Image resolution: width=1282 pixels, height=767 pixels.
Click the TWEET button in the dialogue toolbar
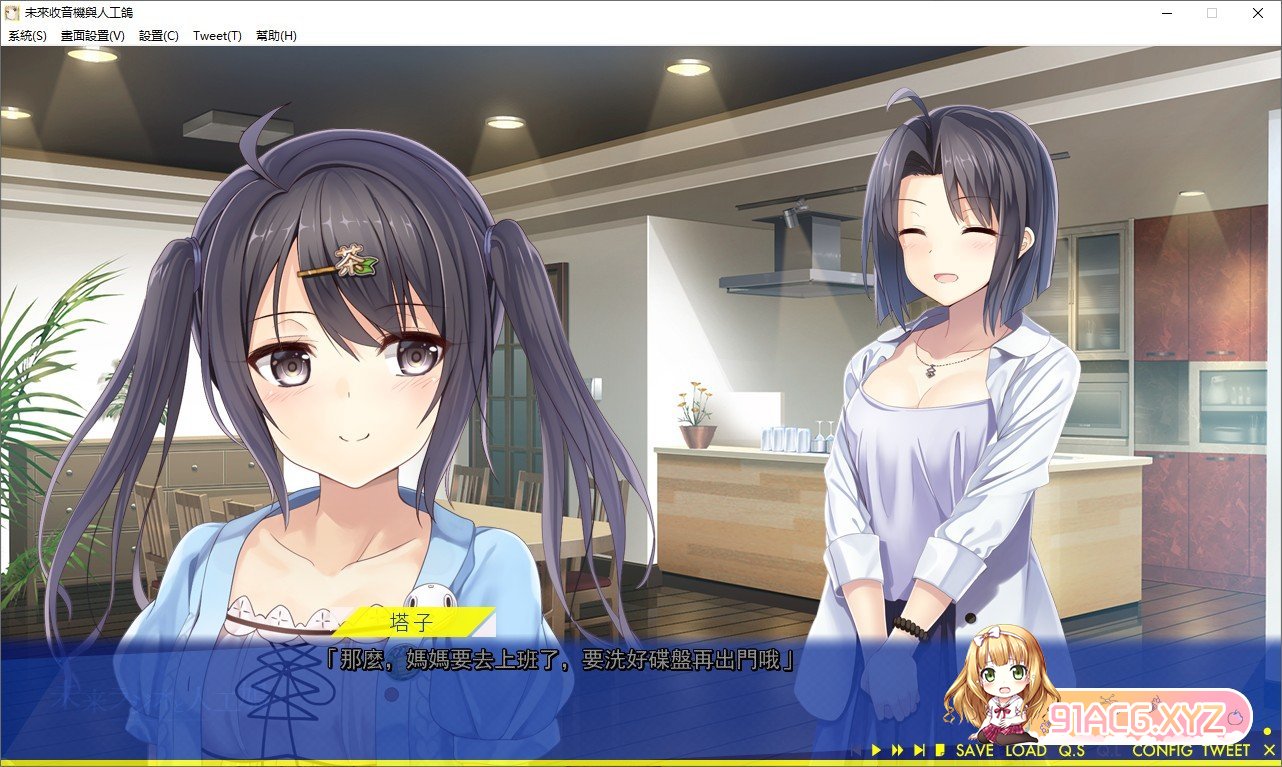pos(1226,750)
